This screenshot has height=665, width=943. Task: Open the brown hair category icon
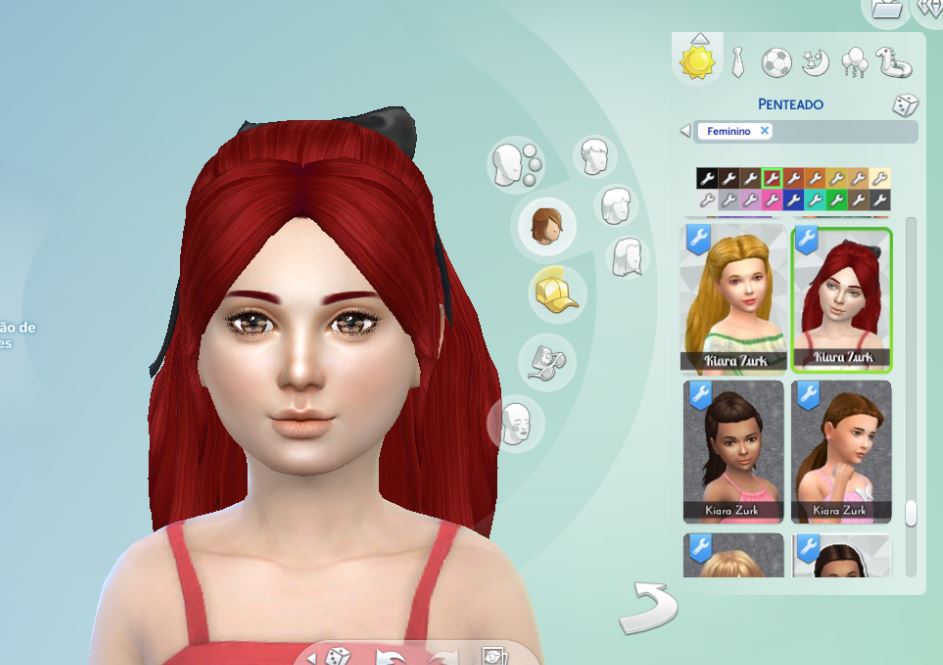[x=545, y=225]
